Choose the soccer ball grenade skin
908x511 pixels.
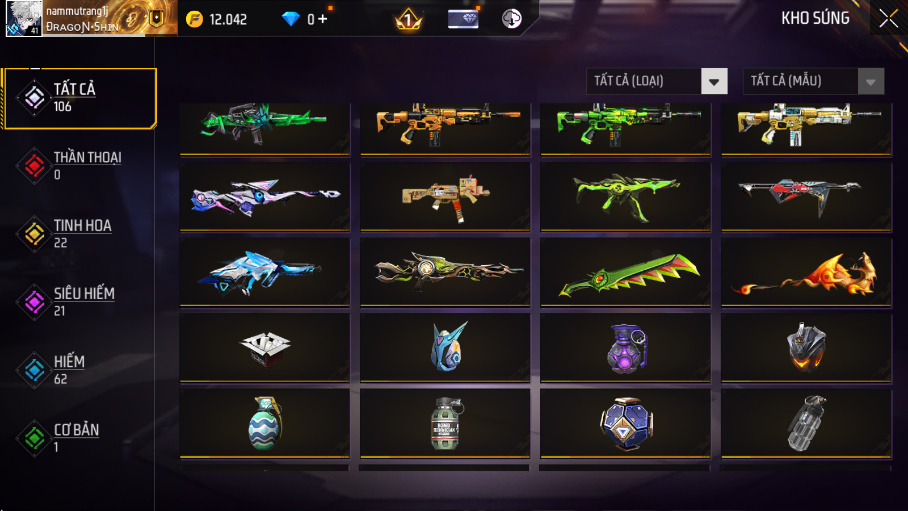tap(625, 423)
